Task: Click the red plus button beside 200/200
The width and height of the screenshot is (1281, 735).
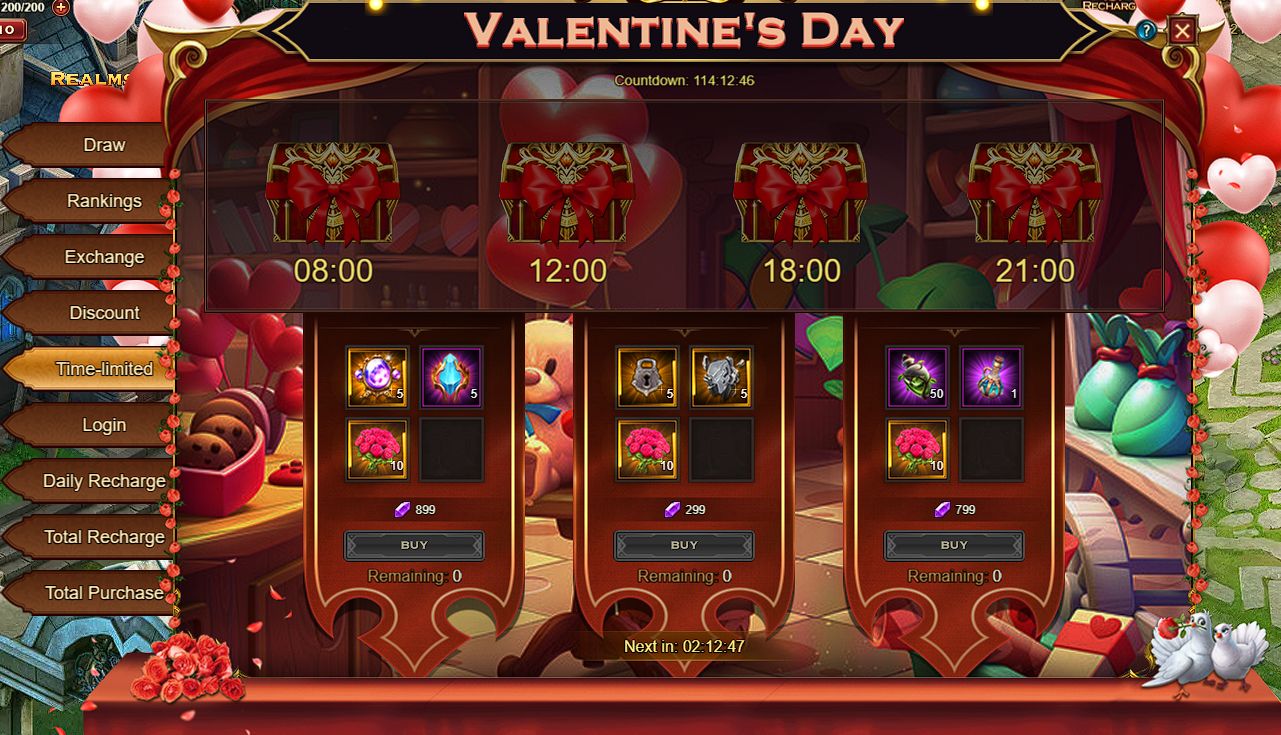Action: pos(60,7)
